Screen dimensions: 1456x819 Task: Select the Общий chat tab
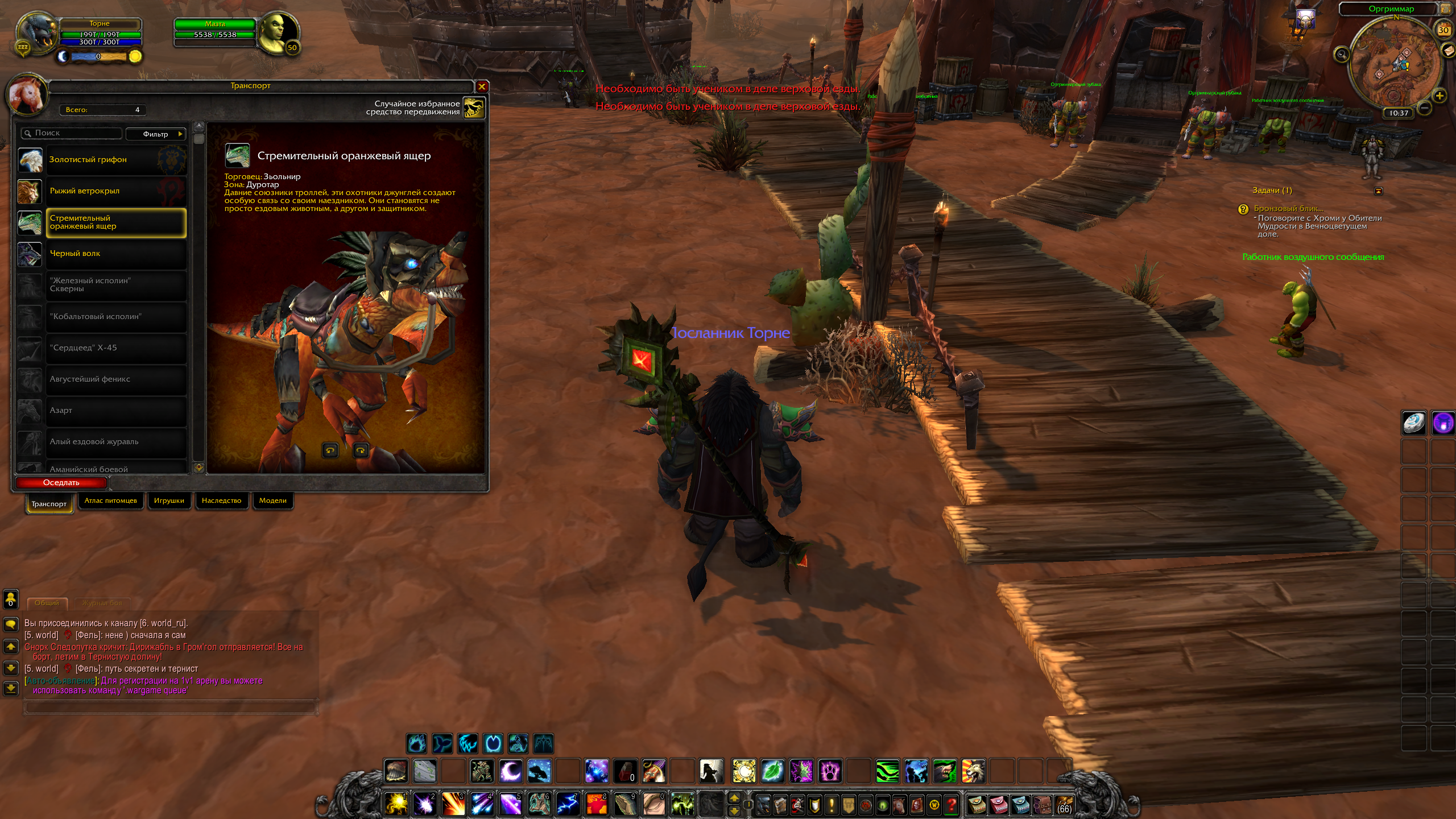pyautogui.click(x=47, y=603)
